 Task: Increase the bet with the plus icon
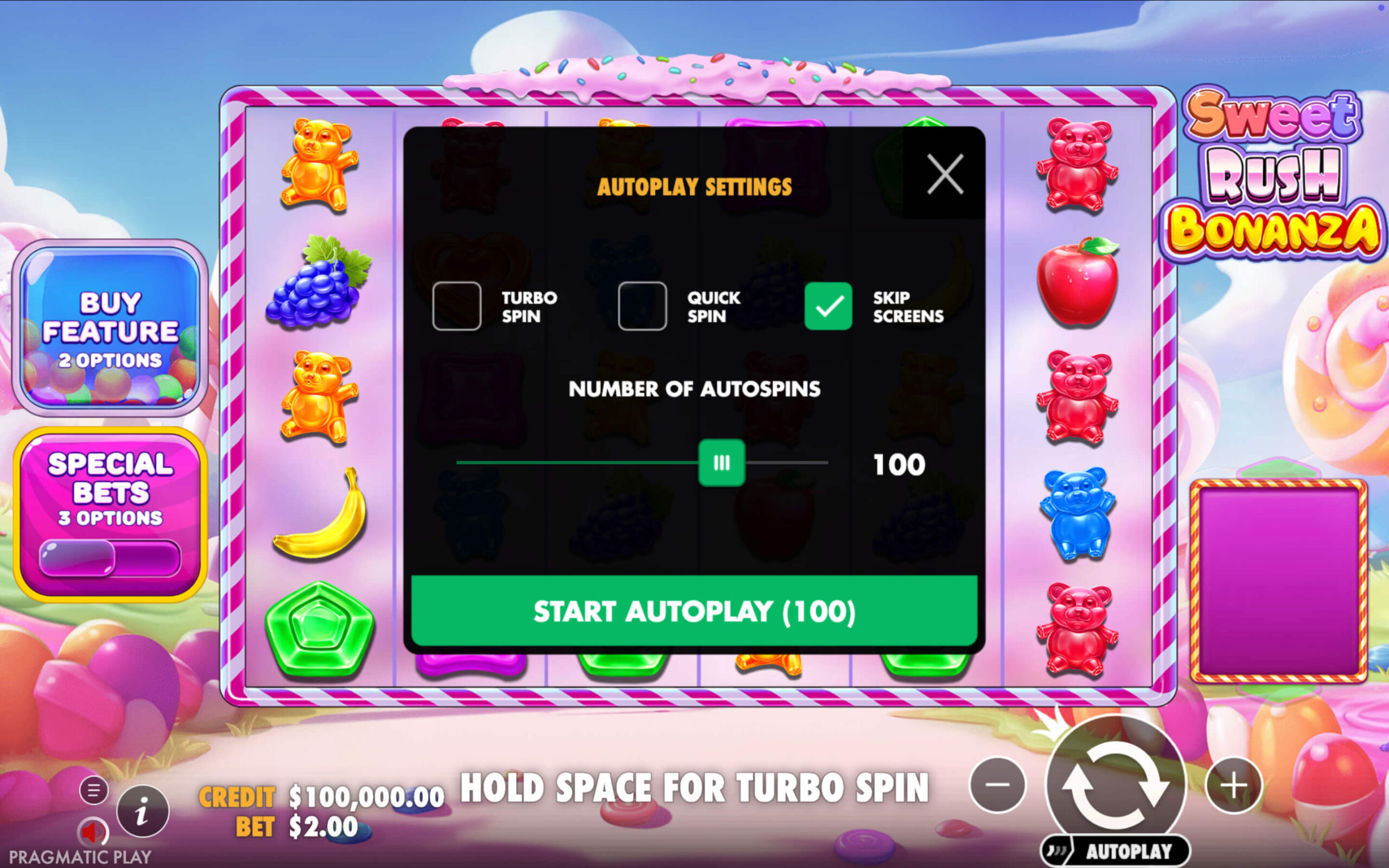click(1233, 787)
